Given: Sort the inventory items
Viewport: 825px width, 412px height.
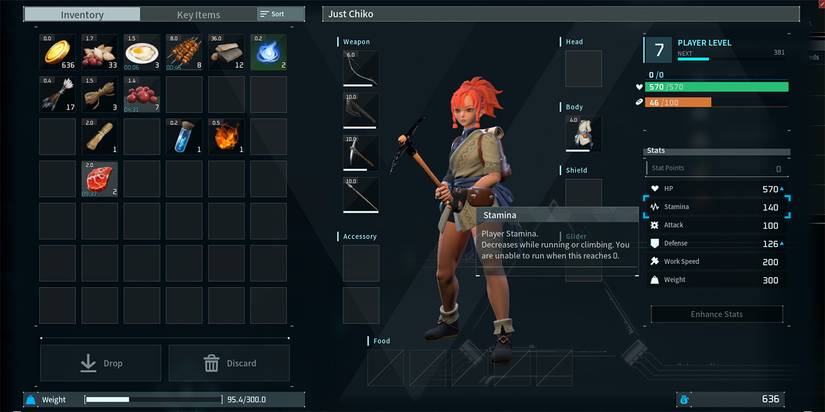Looking at the screenshot, I should coord(273,14).
